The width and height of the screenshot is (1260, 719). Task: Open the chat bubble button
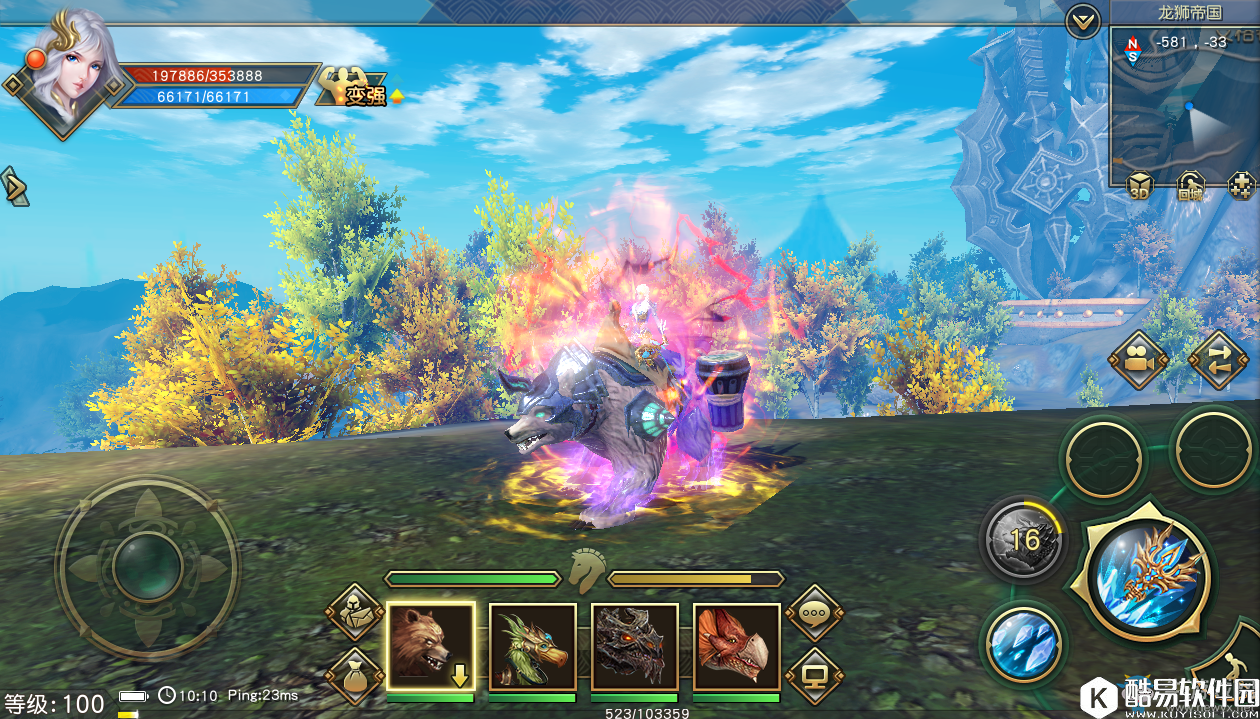coord(814,612)
